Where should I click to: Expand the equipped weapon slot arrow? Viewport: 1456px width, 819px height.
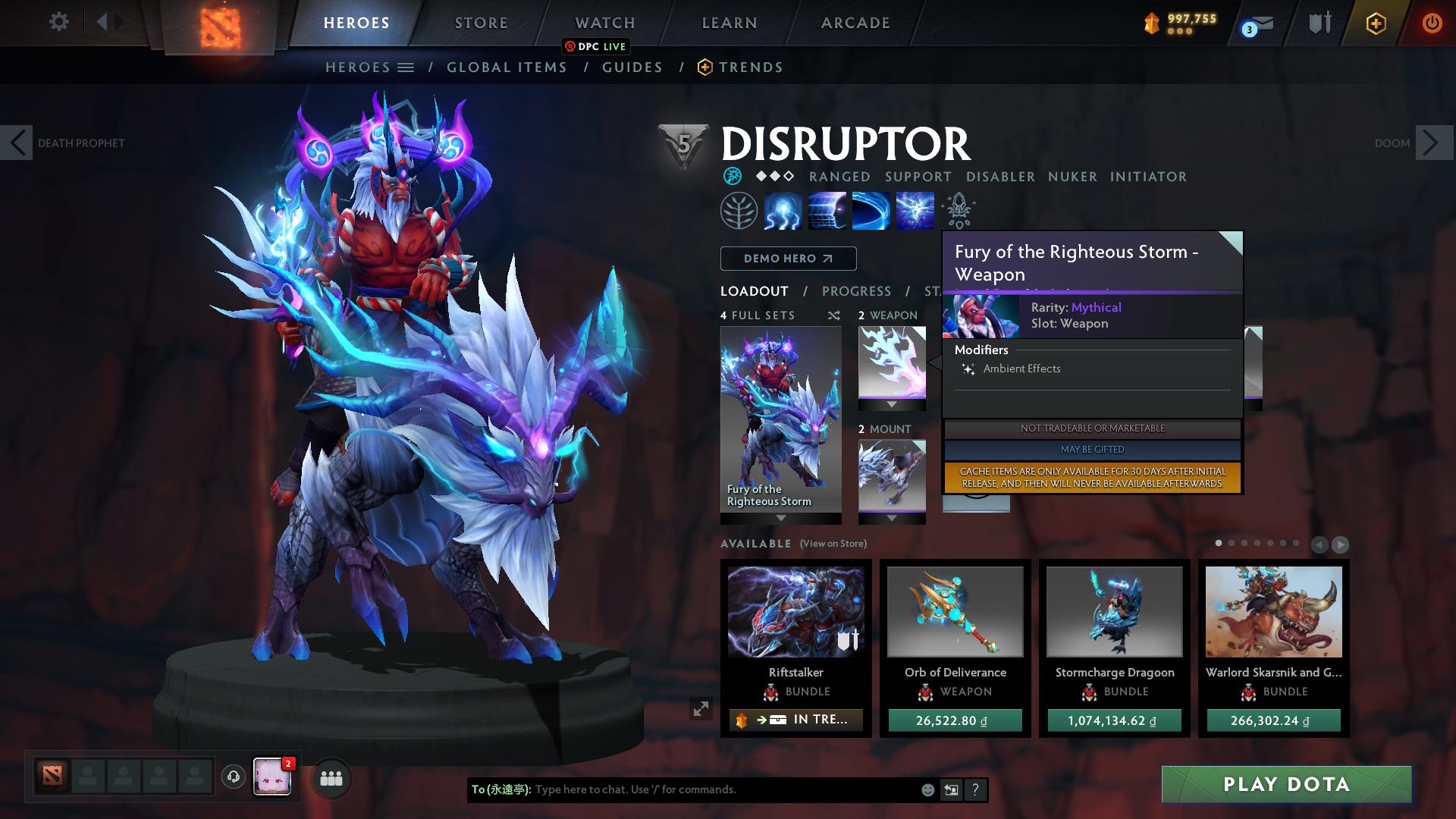click(891, 405)
